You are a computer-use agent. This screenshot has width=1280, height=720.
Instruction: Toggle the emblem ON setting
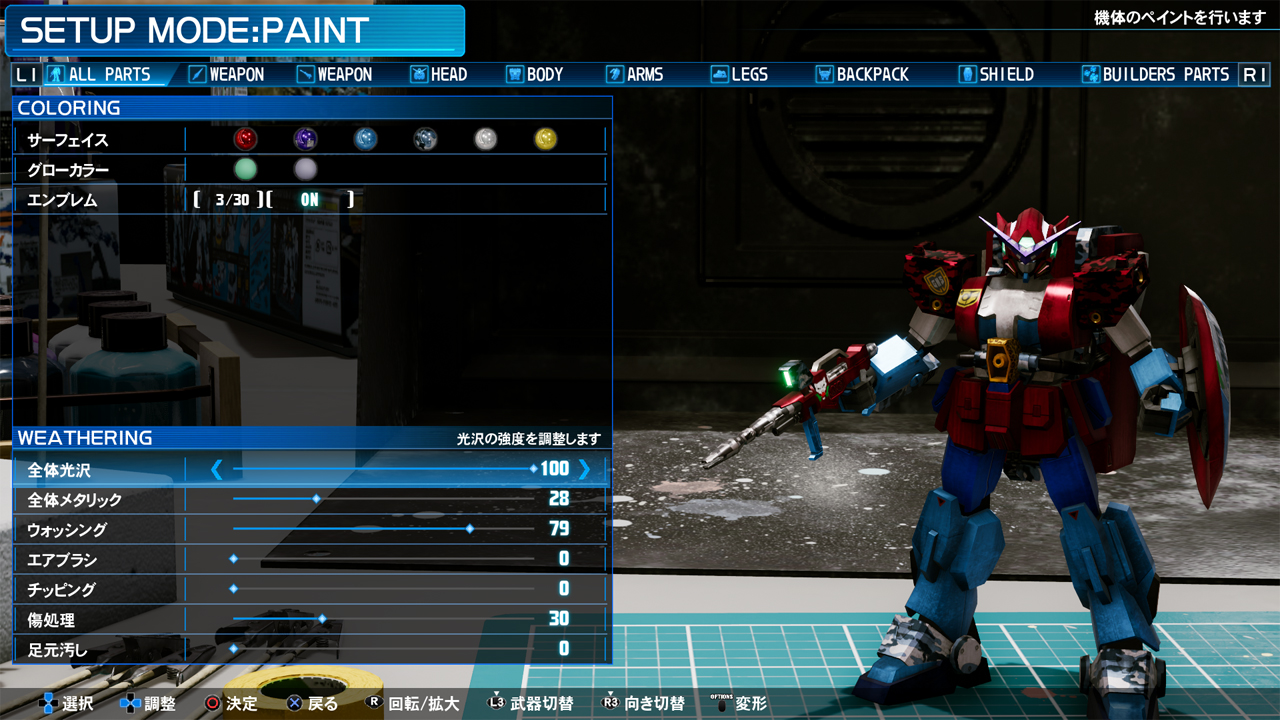point(310,200)
